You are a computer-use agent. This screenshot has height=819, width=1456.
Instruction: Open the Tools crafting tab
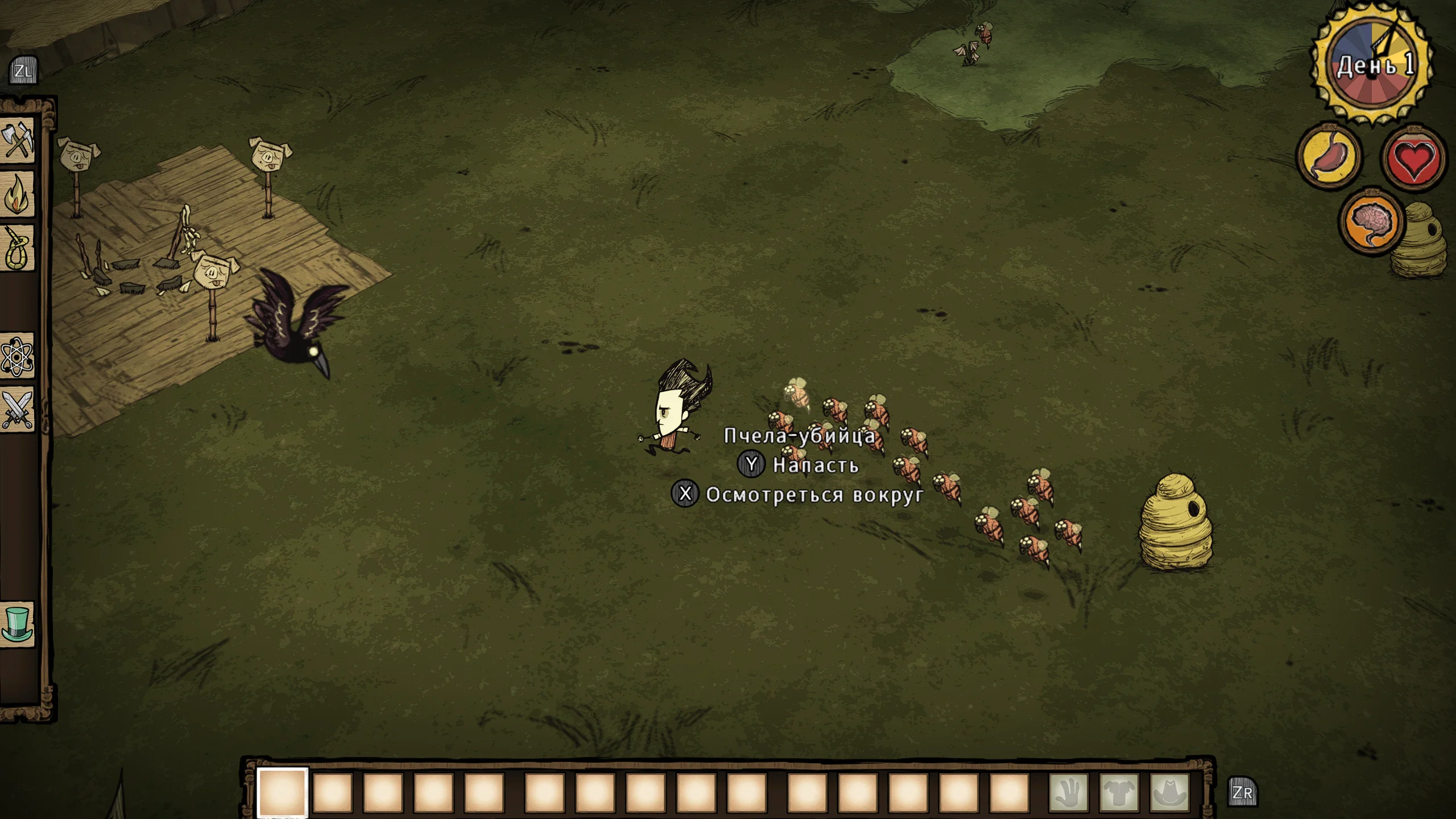[18, 139]
